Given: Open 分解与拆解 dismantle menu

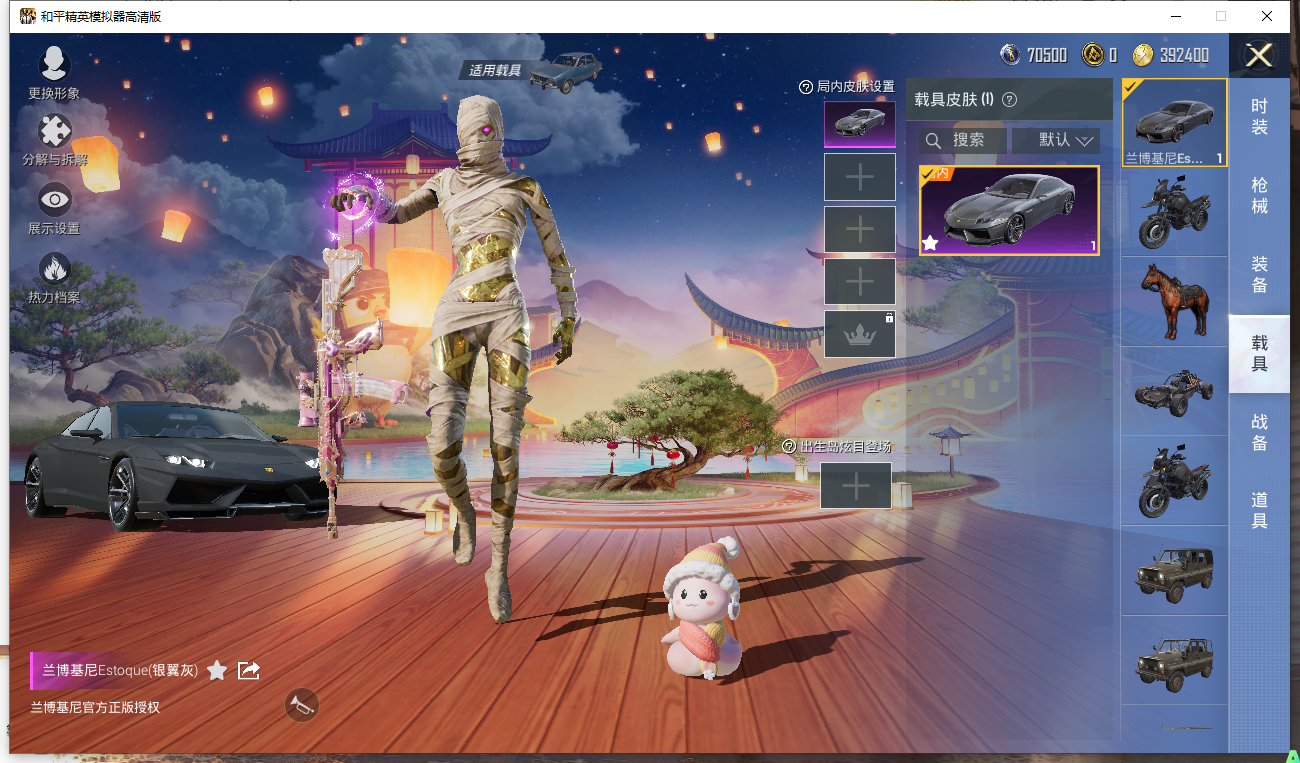Looking at the screenshot, I should [x=54, y=139].
